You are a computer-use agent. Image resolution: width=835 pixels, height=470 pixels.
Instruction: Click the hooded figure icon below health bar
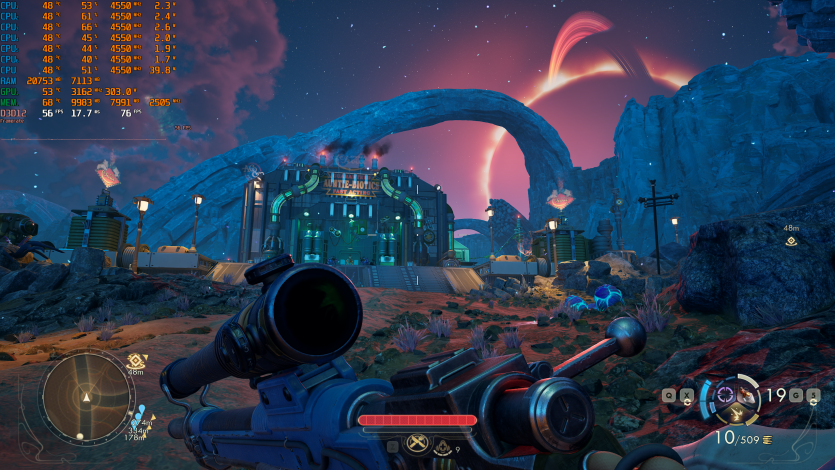point(444,447)
